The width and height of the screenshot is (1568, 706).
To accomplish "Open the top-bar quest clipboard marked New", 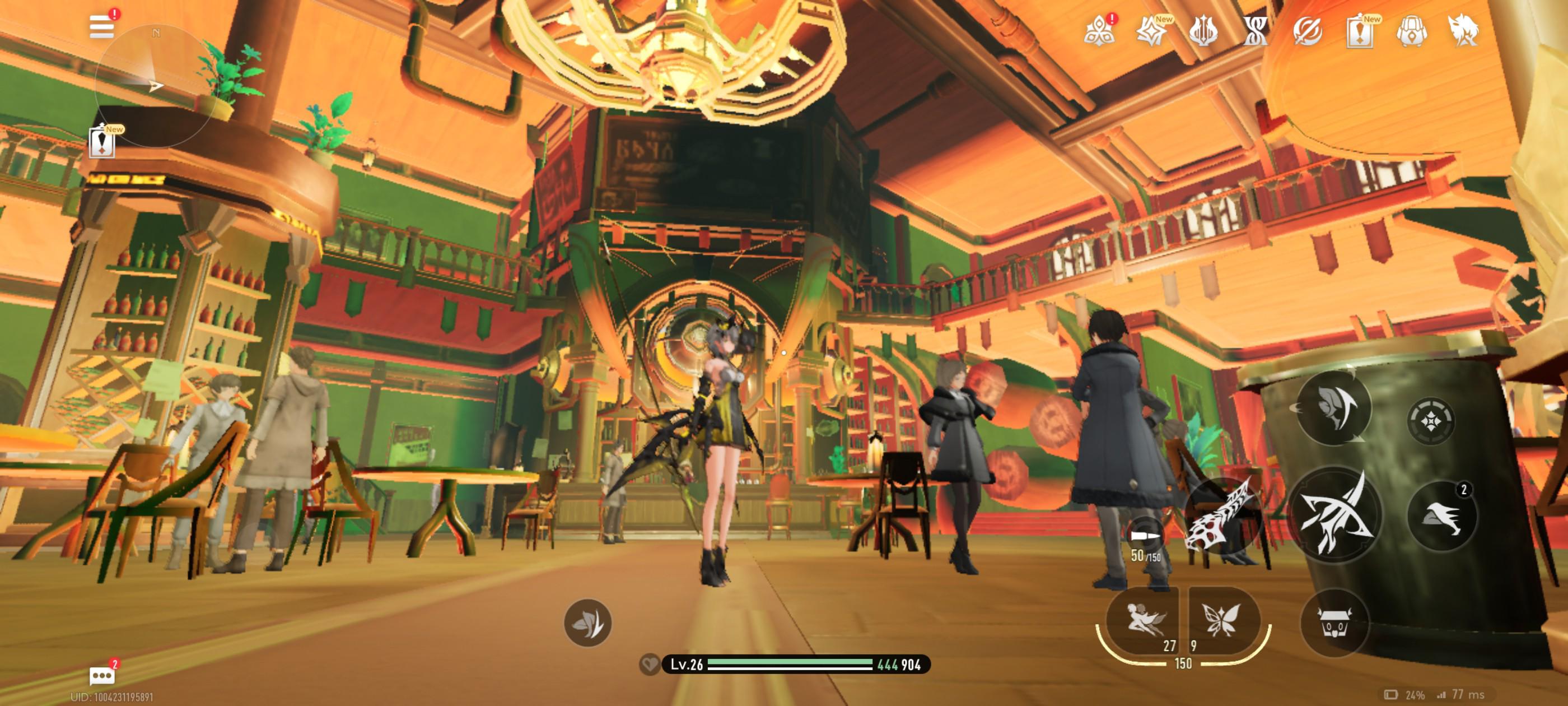I will 1359,31.
